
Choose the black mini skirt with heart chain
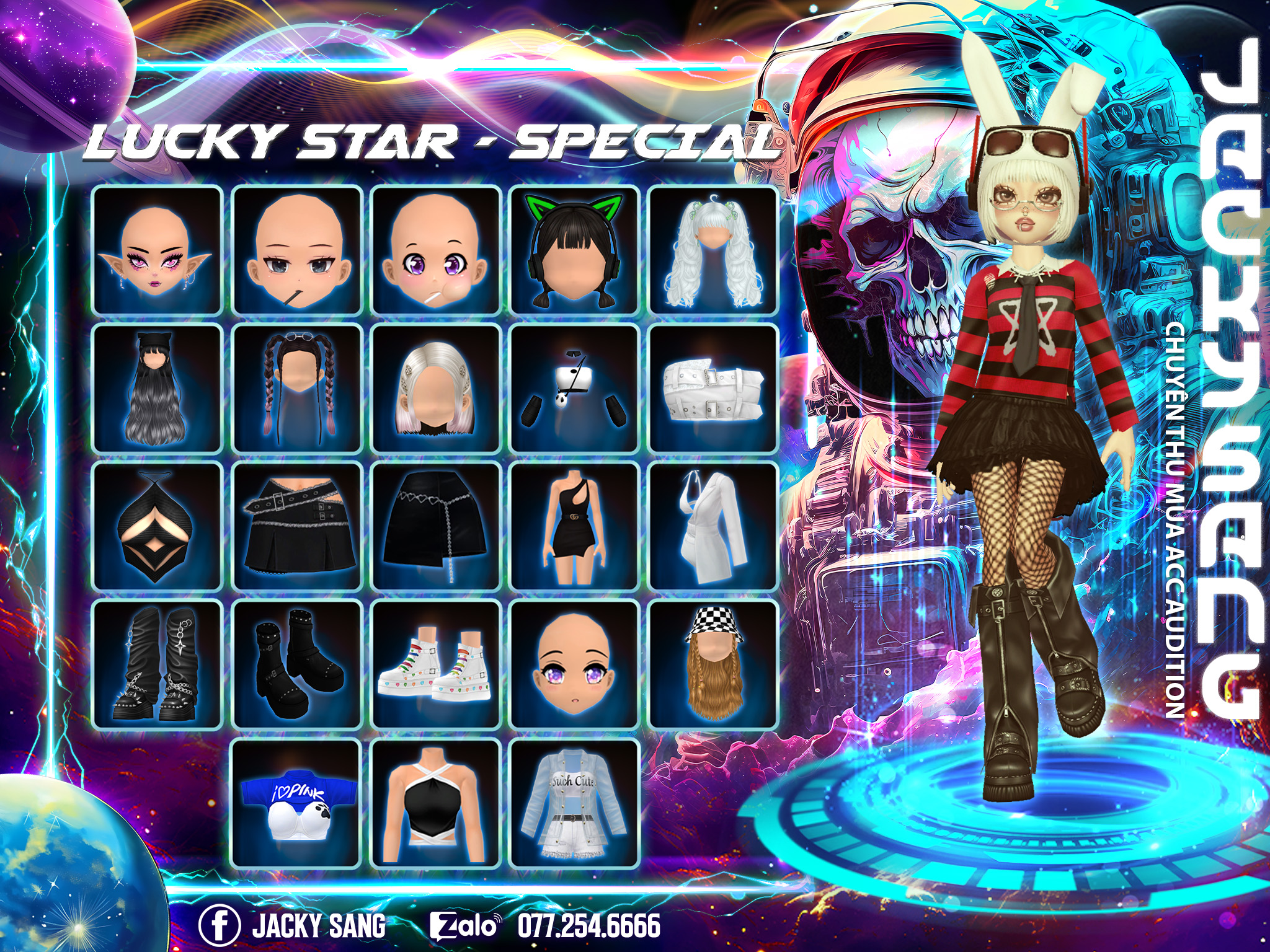click(x=435, y=526)
